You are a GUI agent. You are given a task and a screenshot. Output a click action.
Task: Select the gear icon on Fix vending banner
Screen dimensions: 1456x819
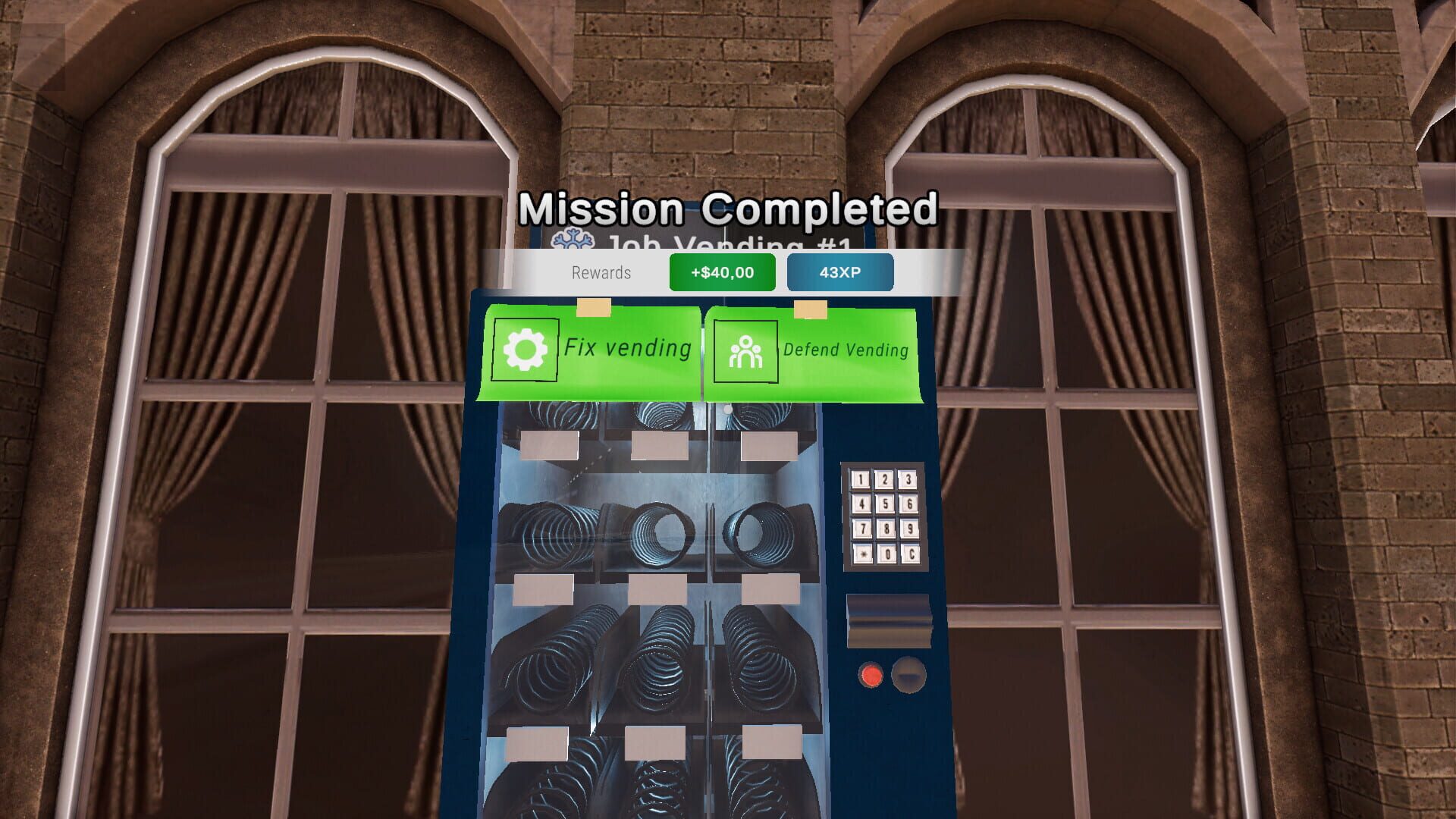526,349
